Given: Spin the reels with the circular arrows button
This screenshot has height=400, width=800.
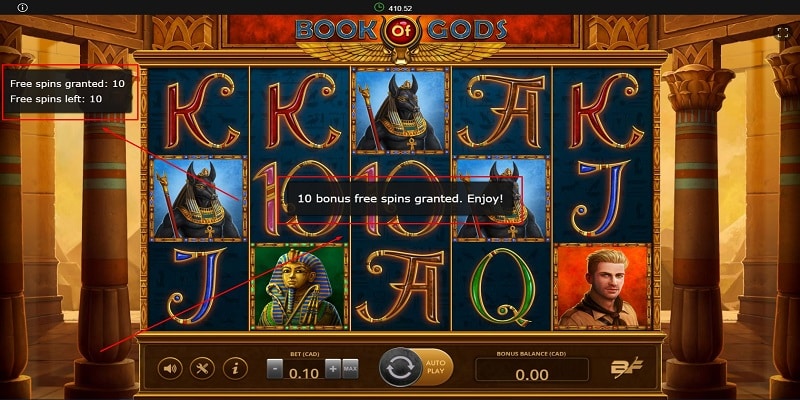Looking at the screenshot, I should click(400, 368).
